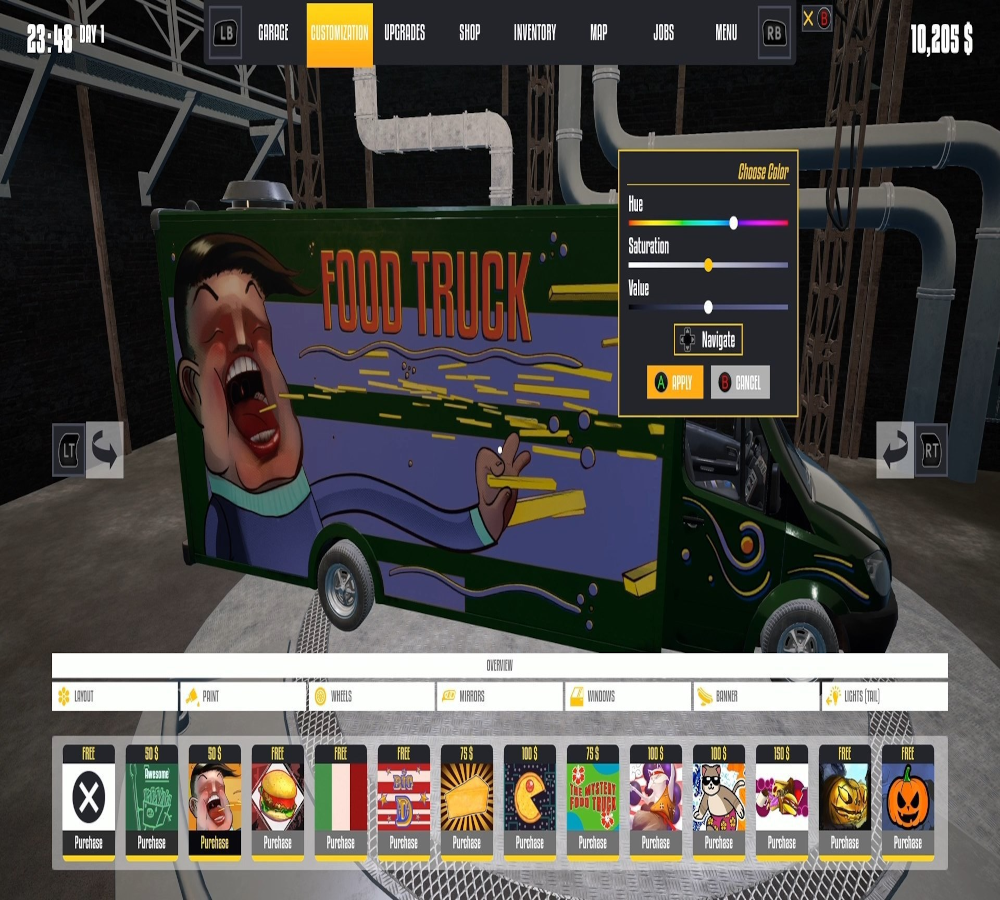
Task: Click the Hue slider handle
Action: pos(733,223)
